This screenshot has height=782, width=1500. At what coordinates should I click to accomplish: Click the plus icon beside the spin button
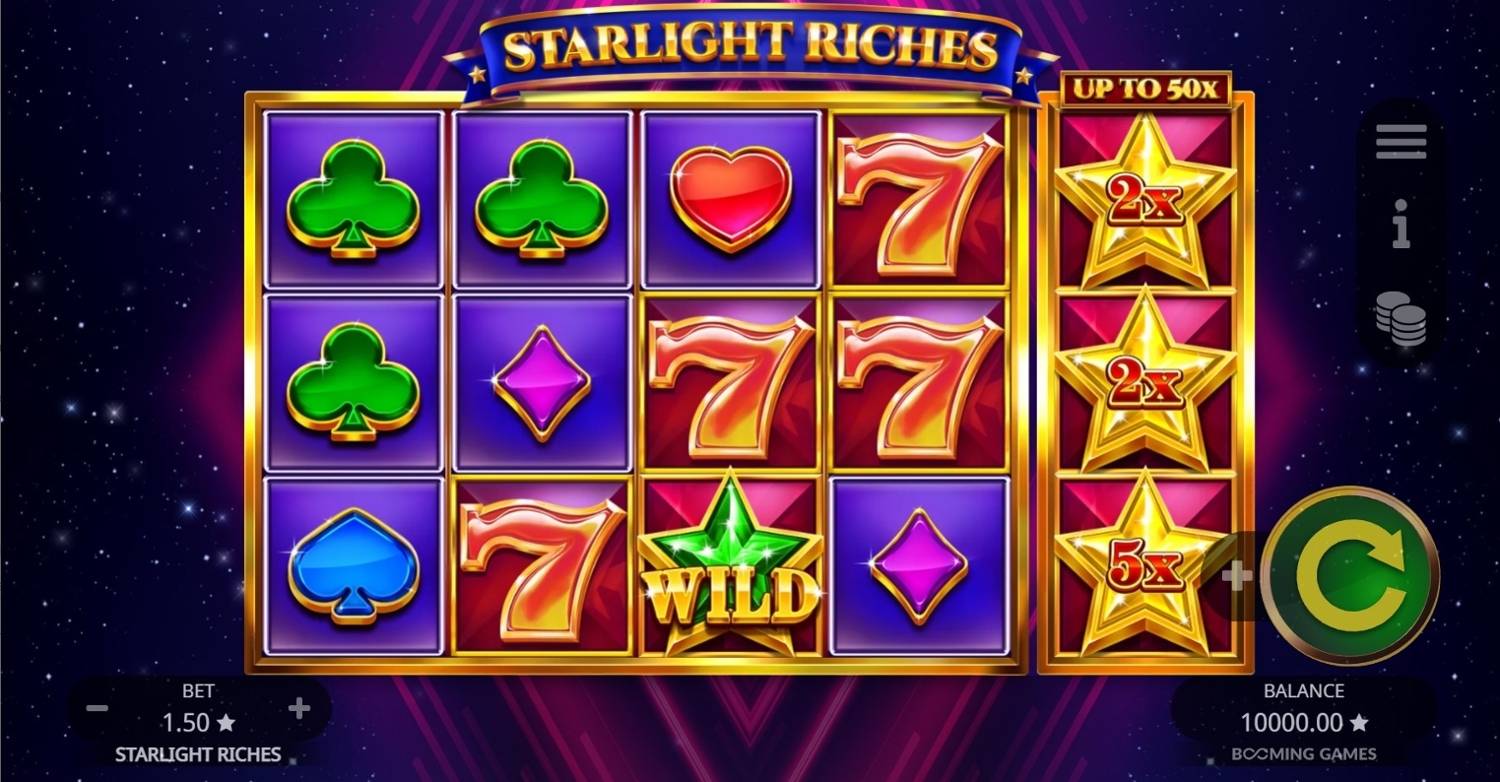pos(1240,575)
